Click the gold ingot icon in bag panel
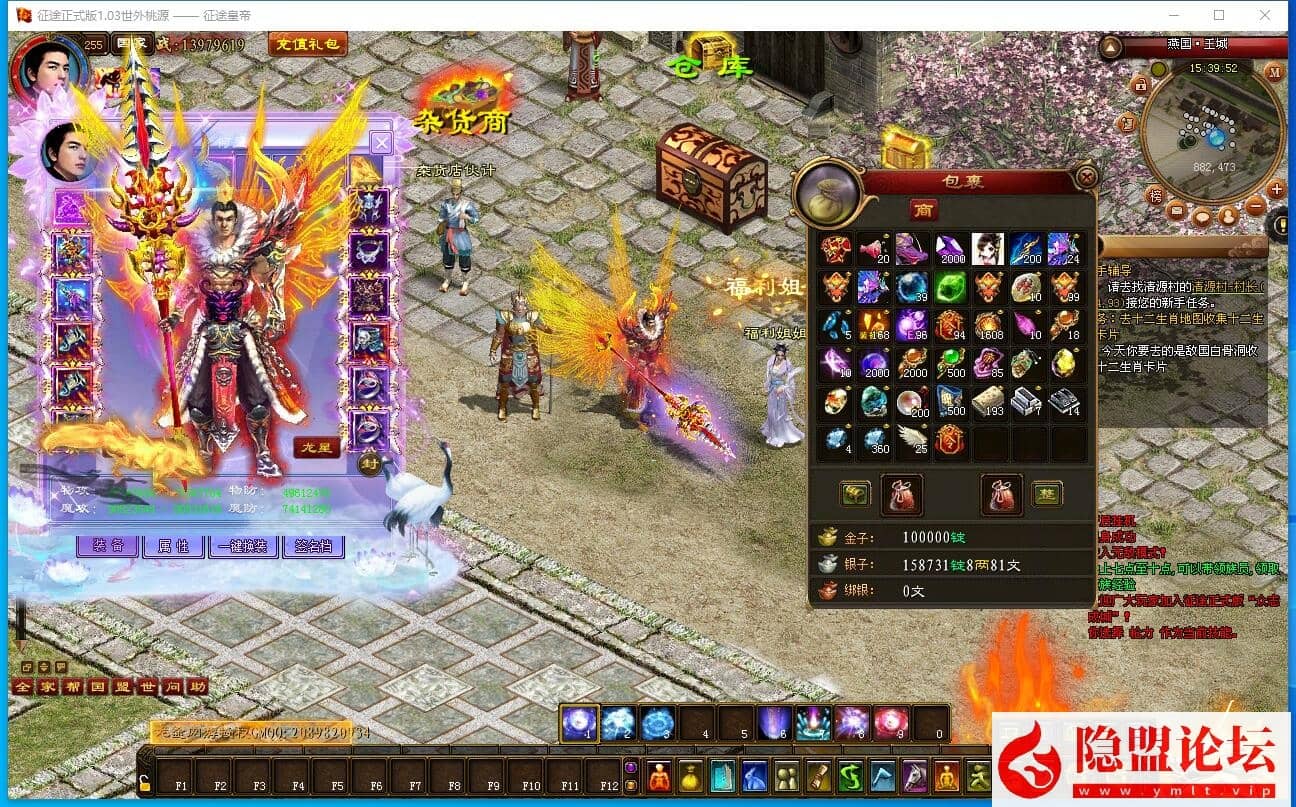Screen dimensions: 1296x807 tap(855, 495)
